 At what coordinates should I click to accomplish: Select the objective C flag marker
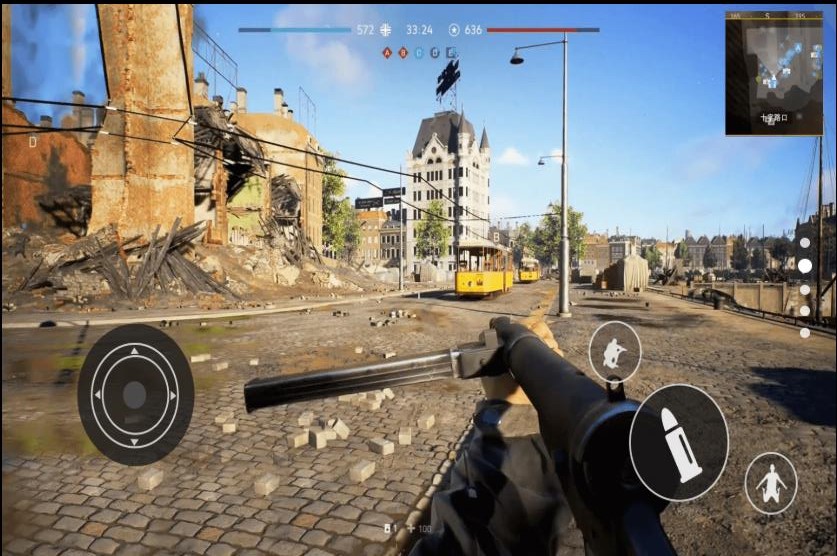click(x=419, y=52)
